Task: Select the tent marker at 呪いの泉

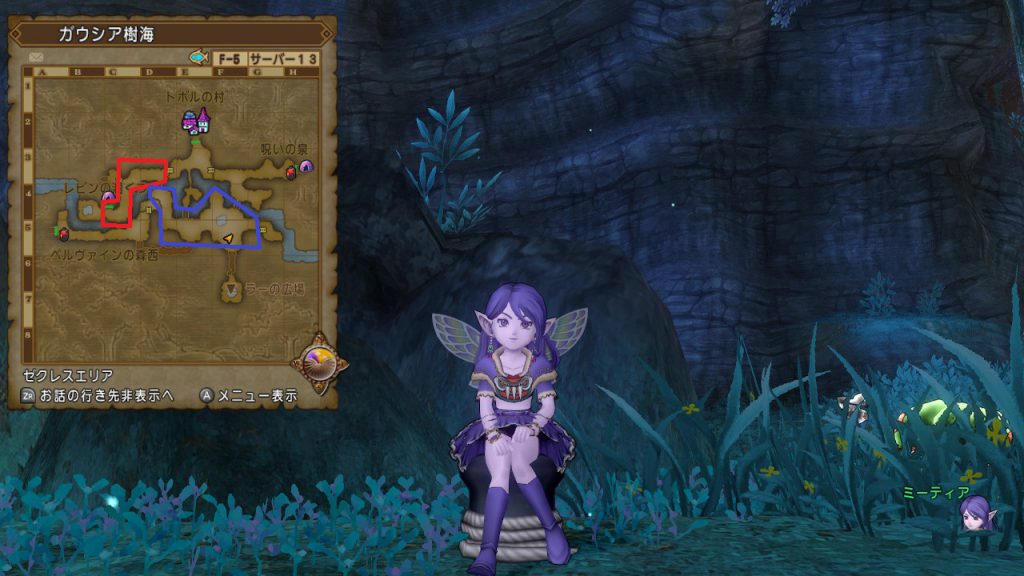Action: pos(306,166)
